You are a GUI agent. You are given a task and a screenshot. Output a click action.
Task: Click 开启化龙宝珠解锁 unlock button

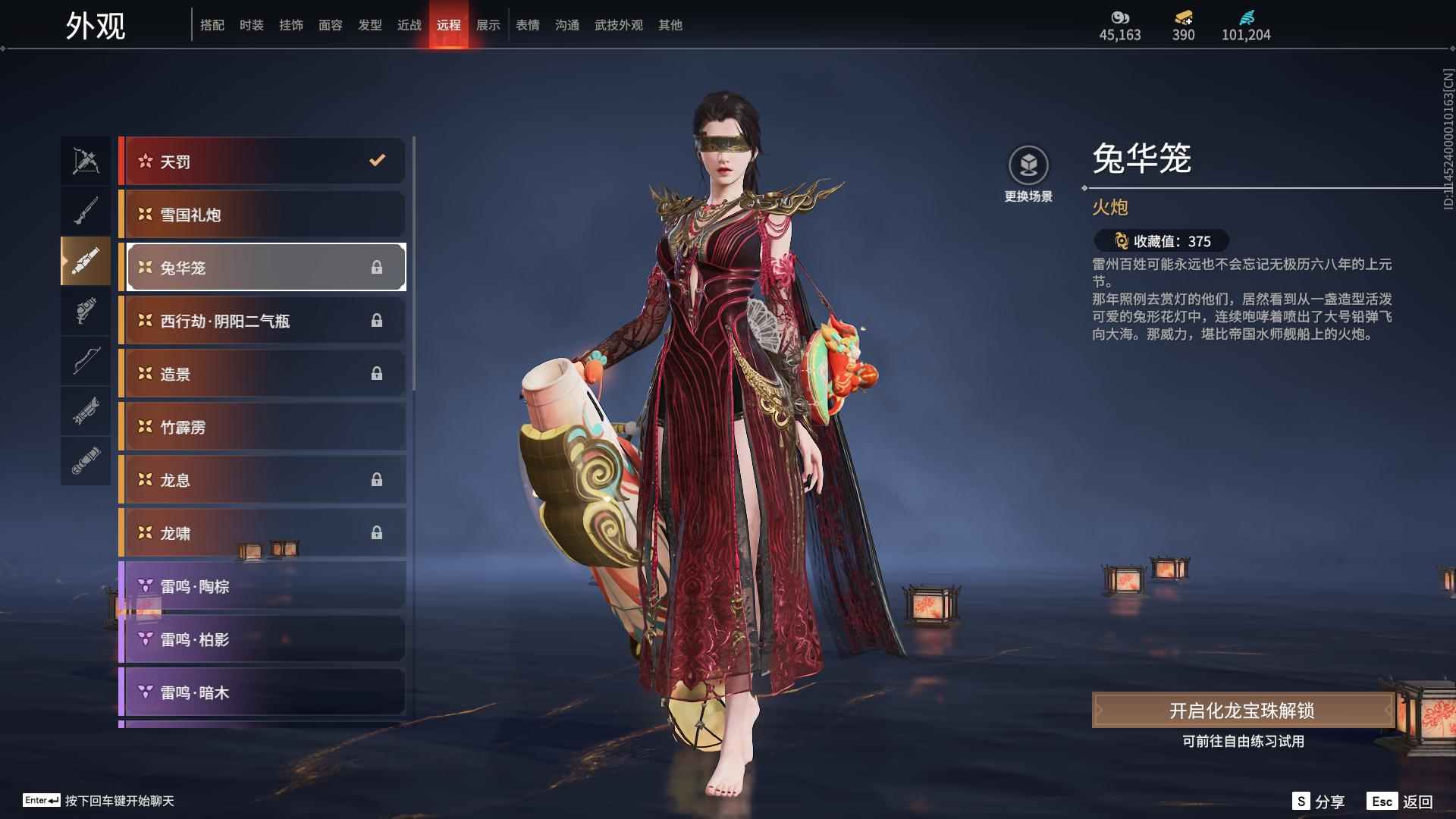pos(1241,711)
